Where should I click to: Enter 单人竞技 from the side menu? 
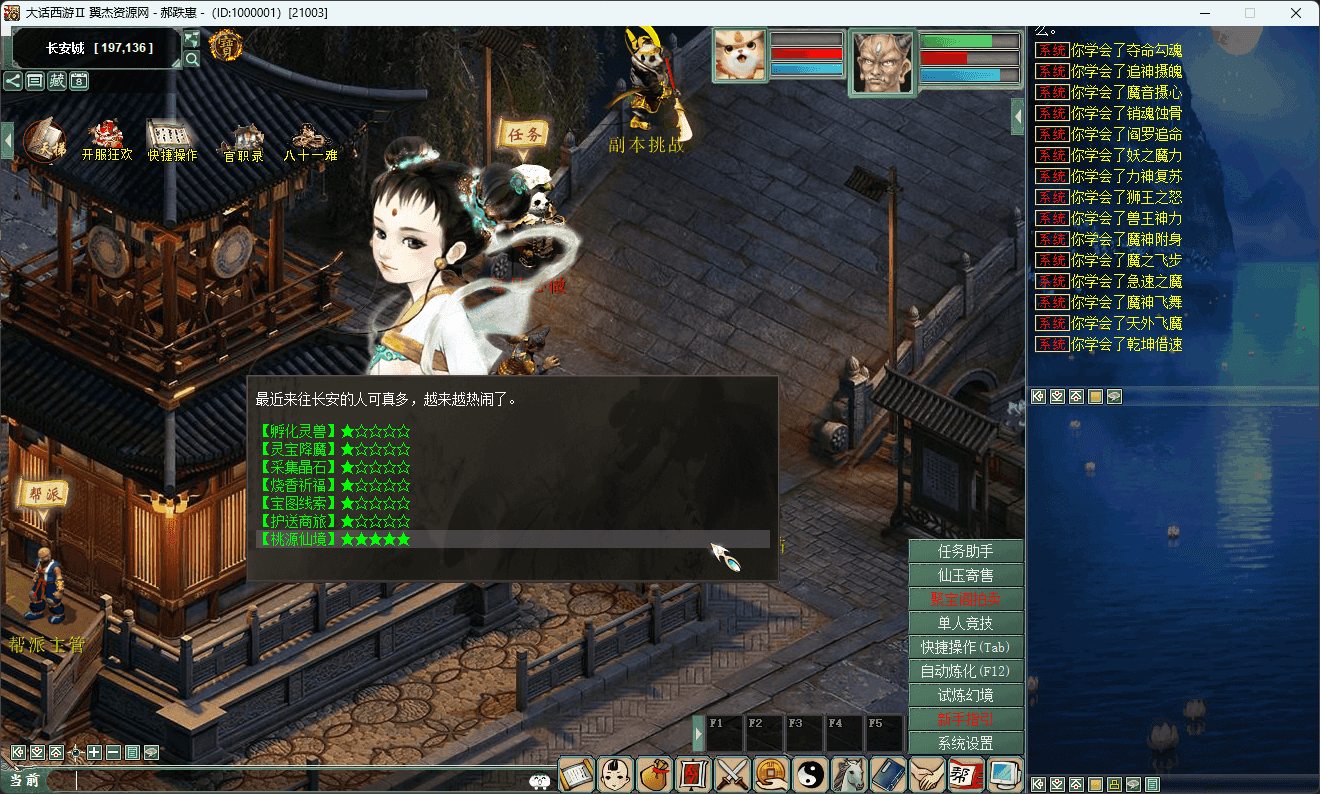pyautogui.click(x=965, y=623)
